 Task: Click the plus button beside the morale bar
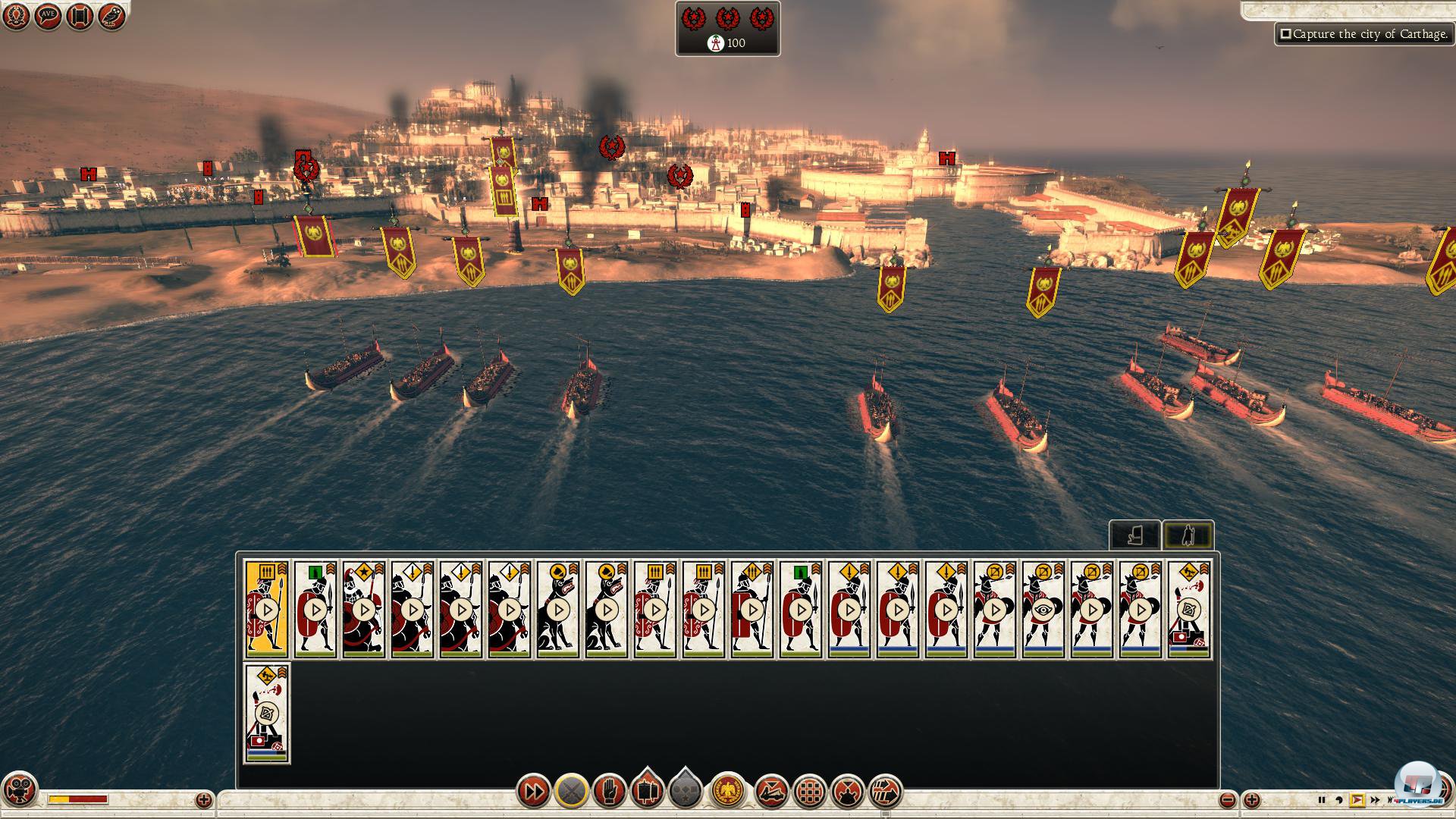203,799
